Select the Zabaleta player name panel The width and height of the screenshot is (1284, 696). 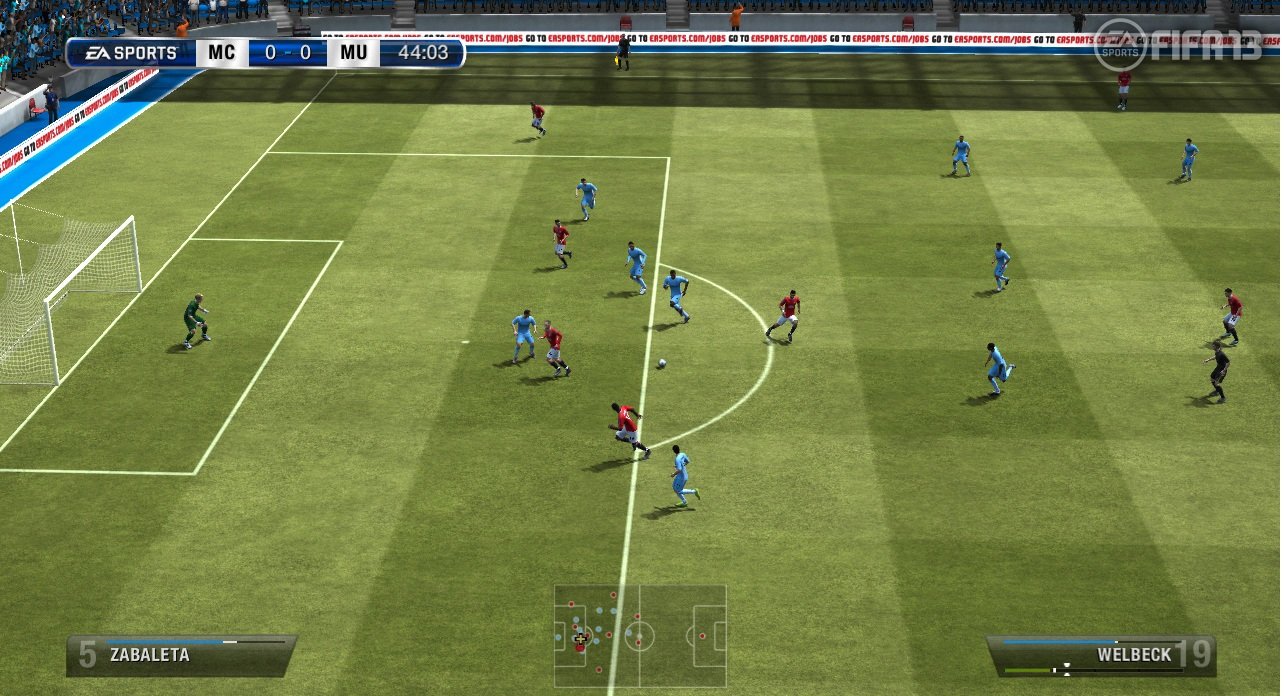pos(181,655)
